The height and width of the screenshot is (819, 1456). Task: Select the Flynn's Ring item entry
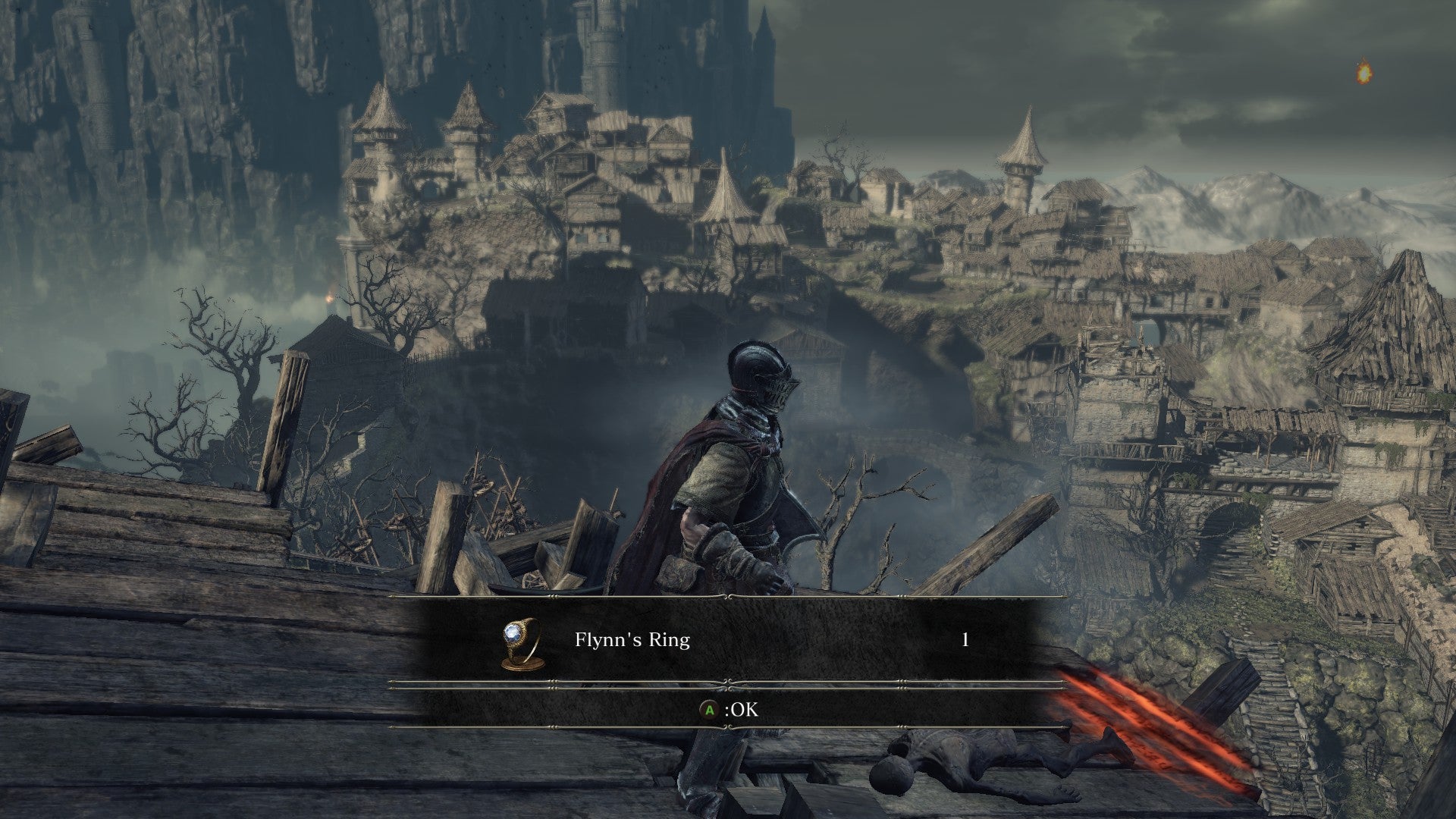632,640
